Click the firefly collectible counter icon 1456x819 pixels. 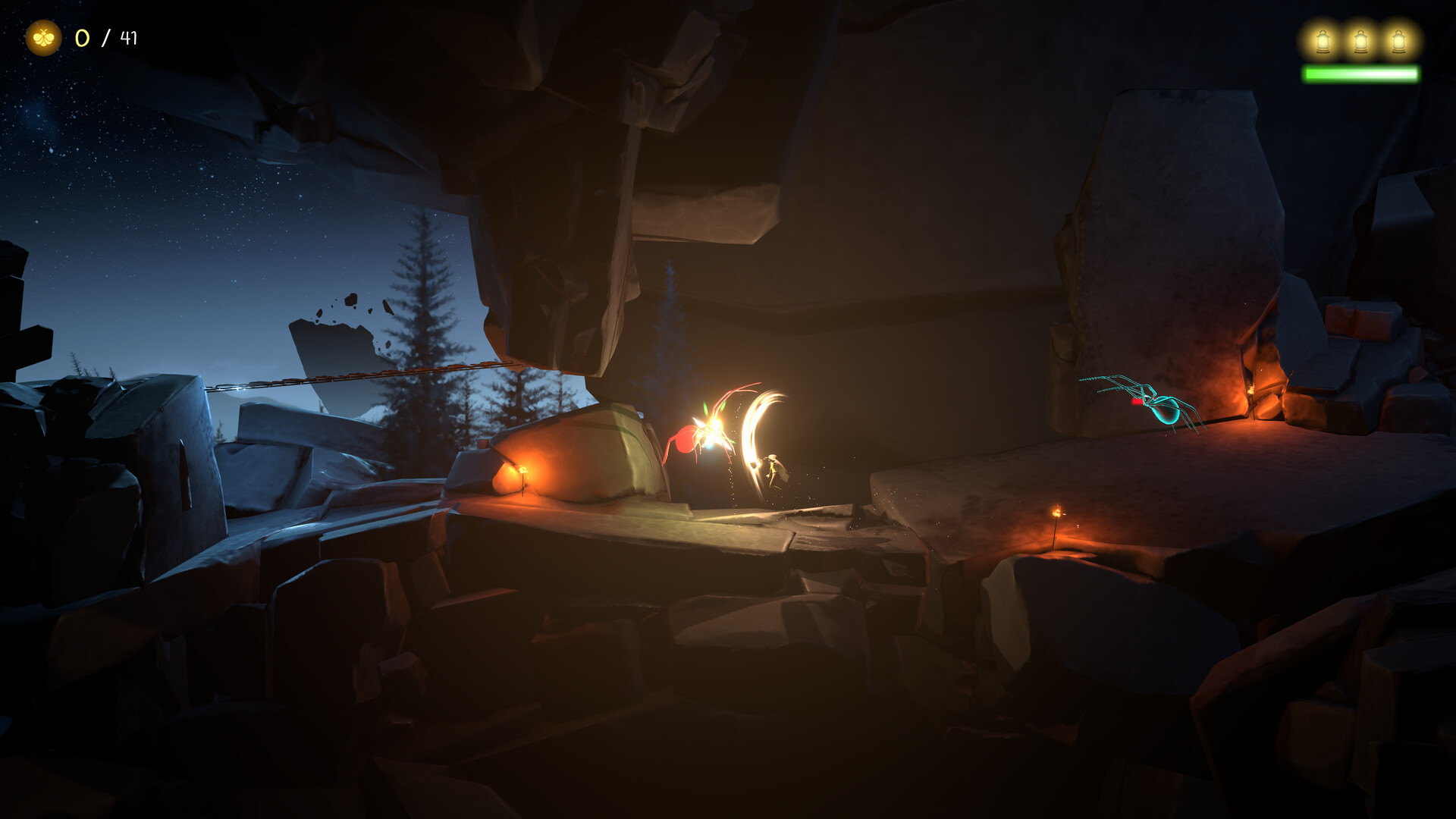tap(45, 36)
